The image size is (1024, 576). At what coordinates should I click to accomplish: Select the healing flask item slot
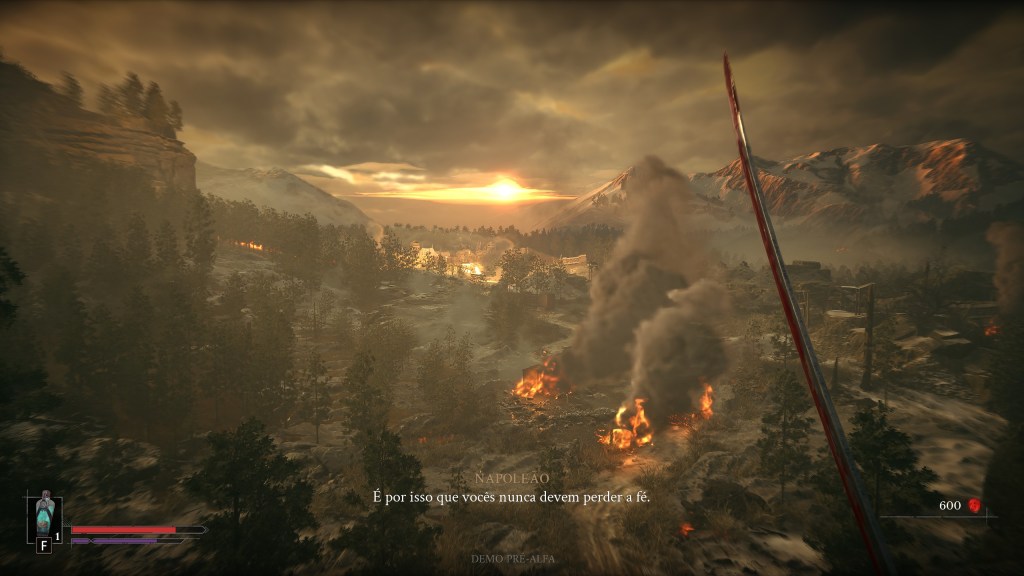44,516
